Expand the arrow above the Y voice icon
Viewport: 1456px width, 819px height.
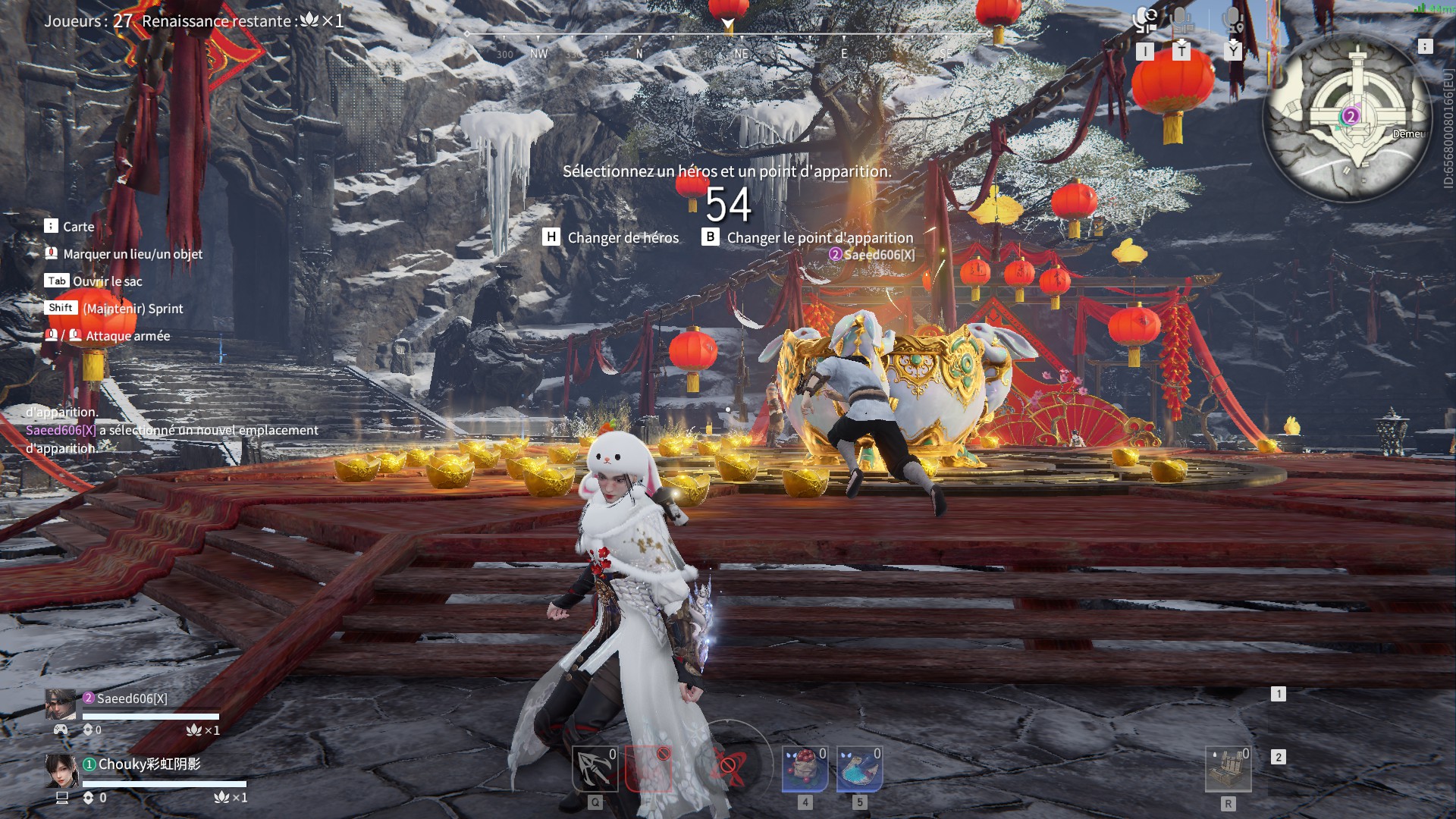tap(1234, 42)
